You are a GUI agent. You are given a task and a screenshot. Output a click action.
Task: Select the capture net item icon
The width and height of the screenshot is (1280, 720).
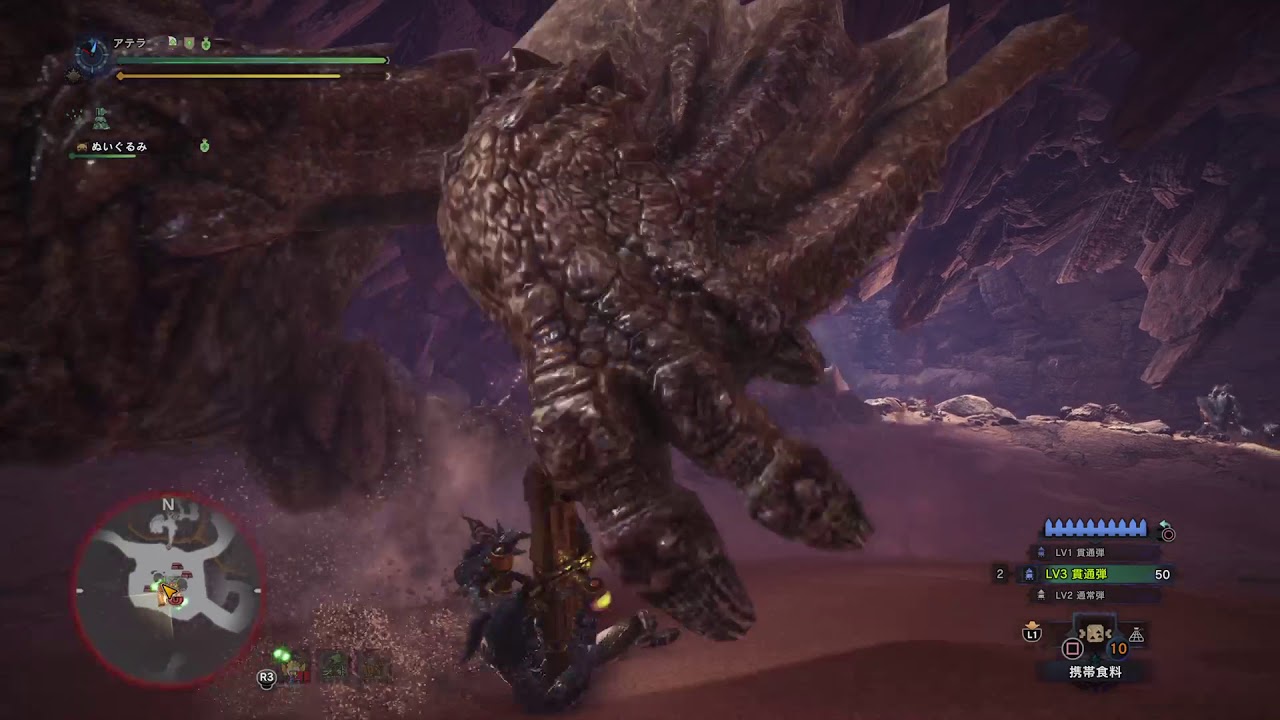pos(1137,636)
